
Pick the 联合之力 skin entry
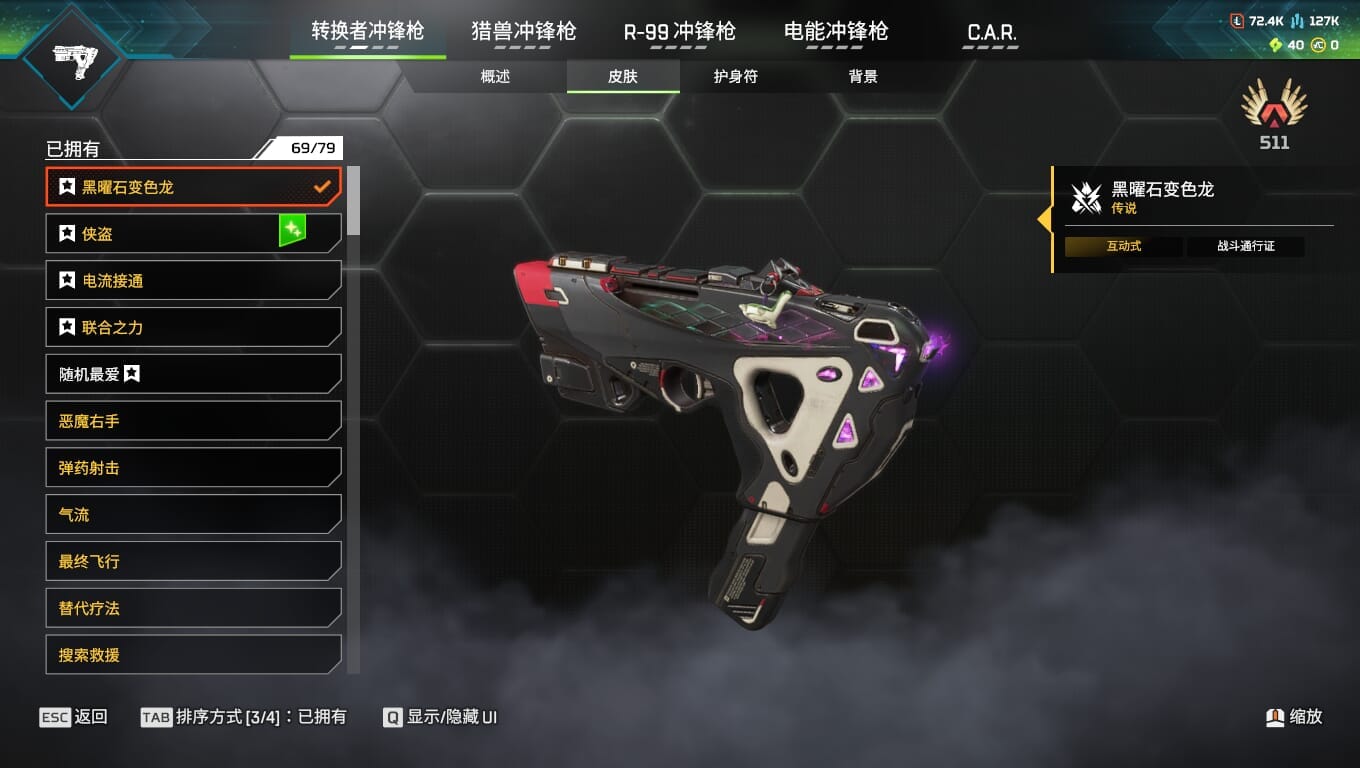click(x=193, y=327)
